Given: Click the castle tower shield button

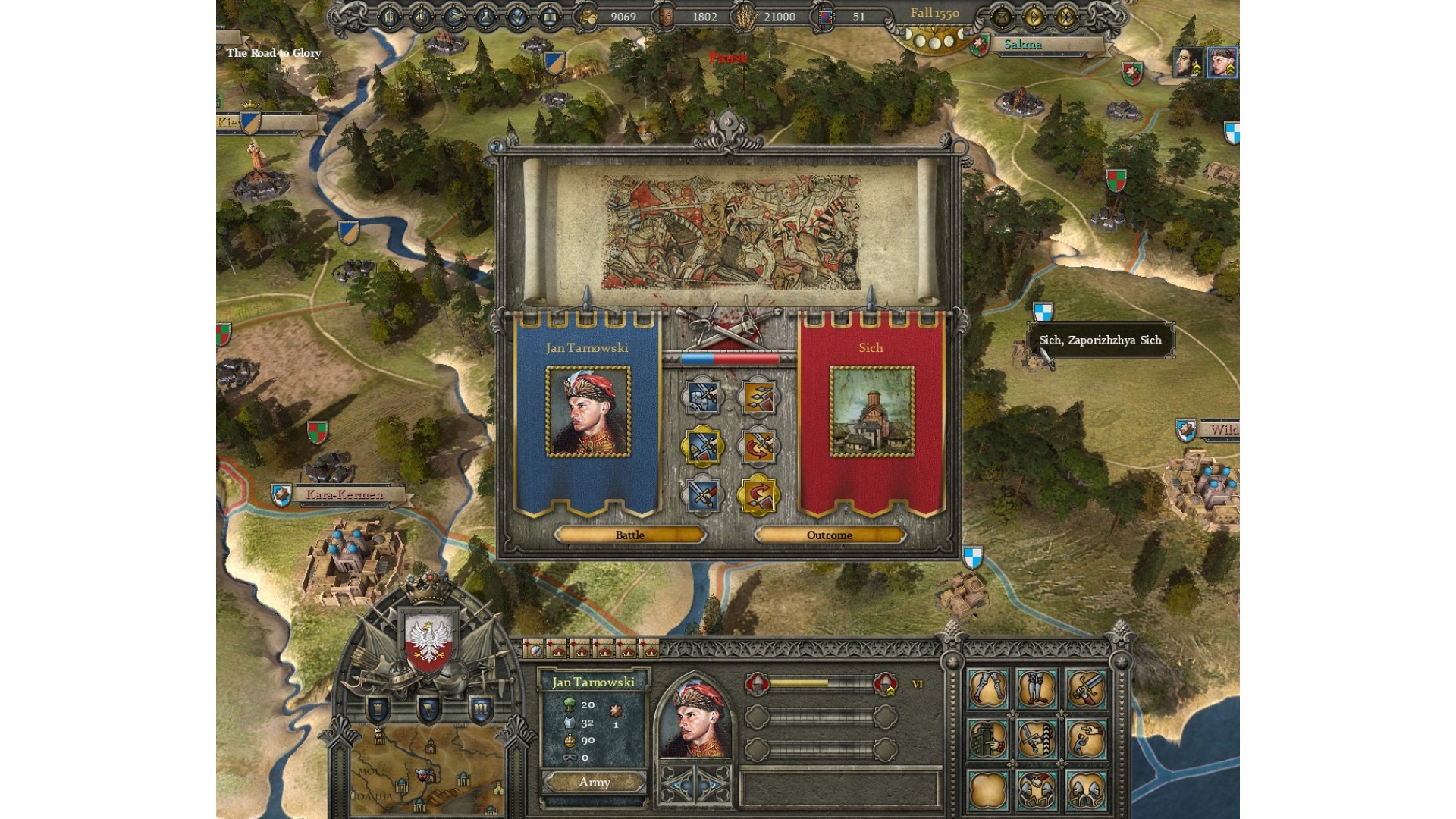Looking at the screenshot, I should (x=378, y=709).
